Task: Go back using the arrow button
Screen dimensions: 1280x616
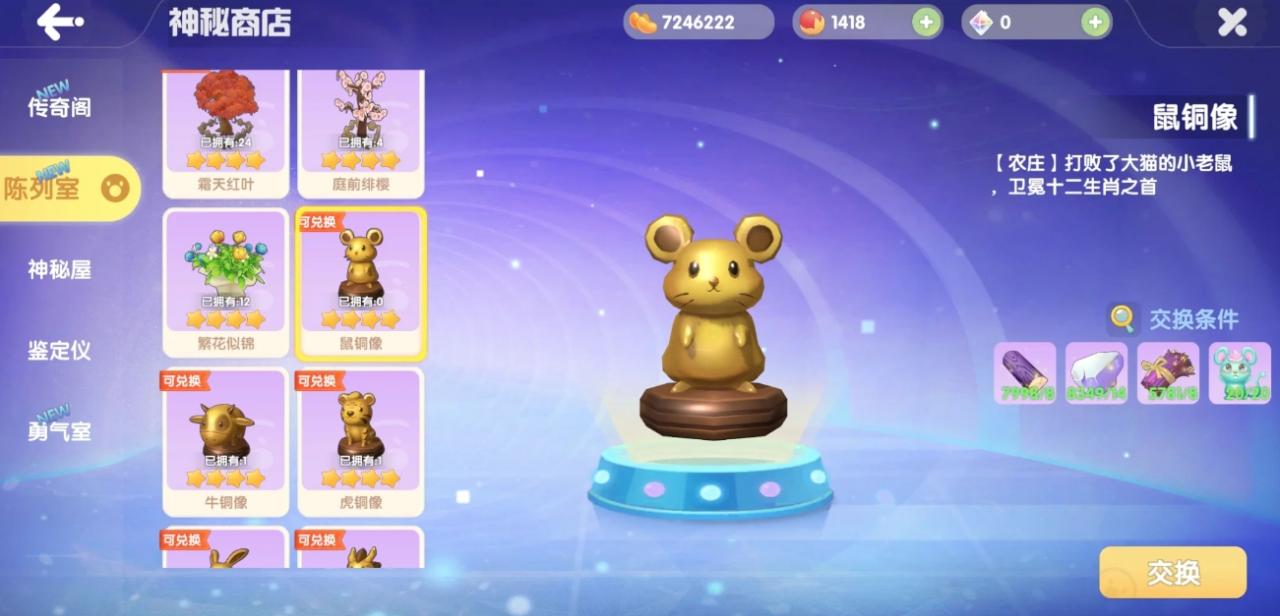Action: [60, 21]
